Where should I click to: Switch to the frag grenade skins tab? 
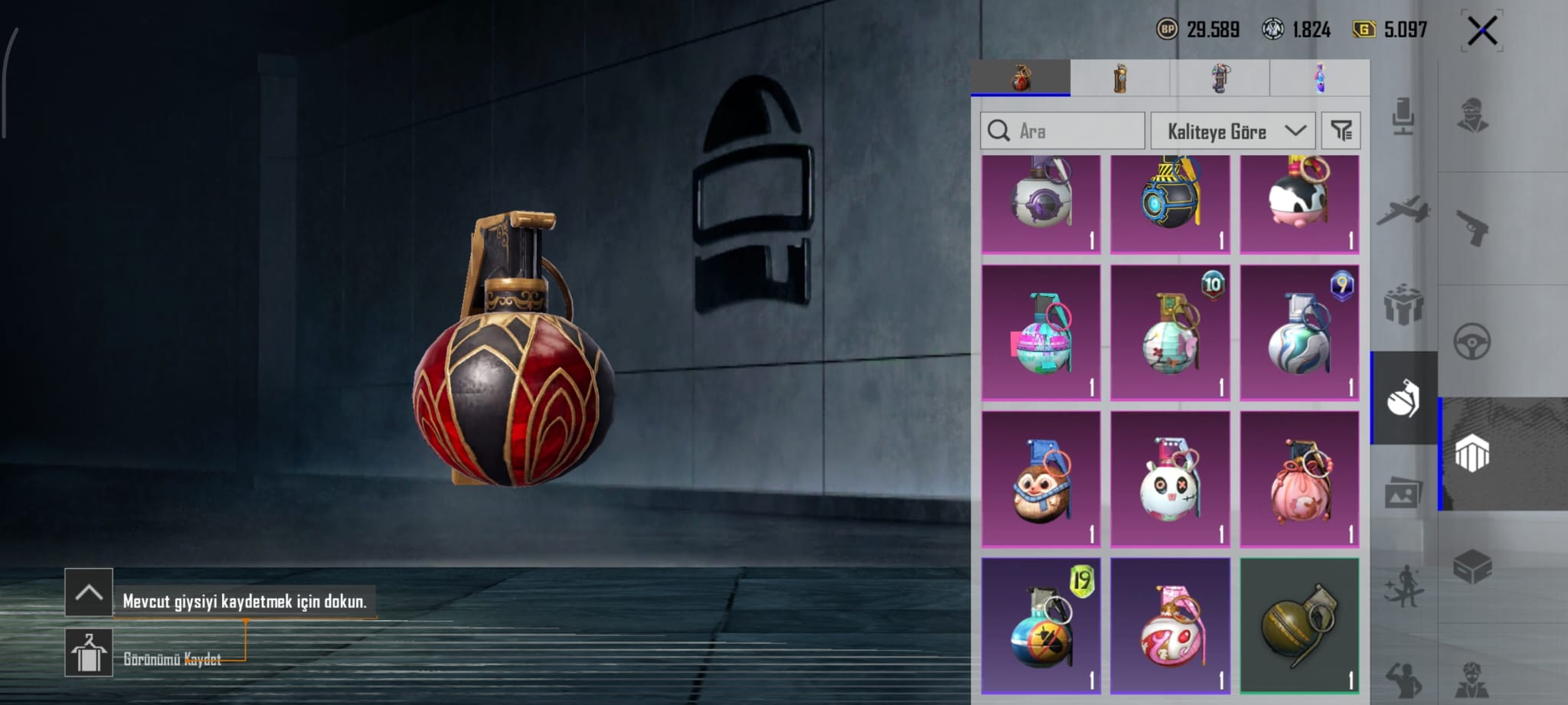pos(1021,78)
